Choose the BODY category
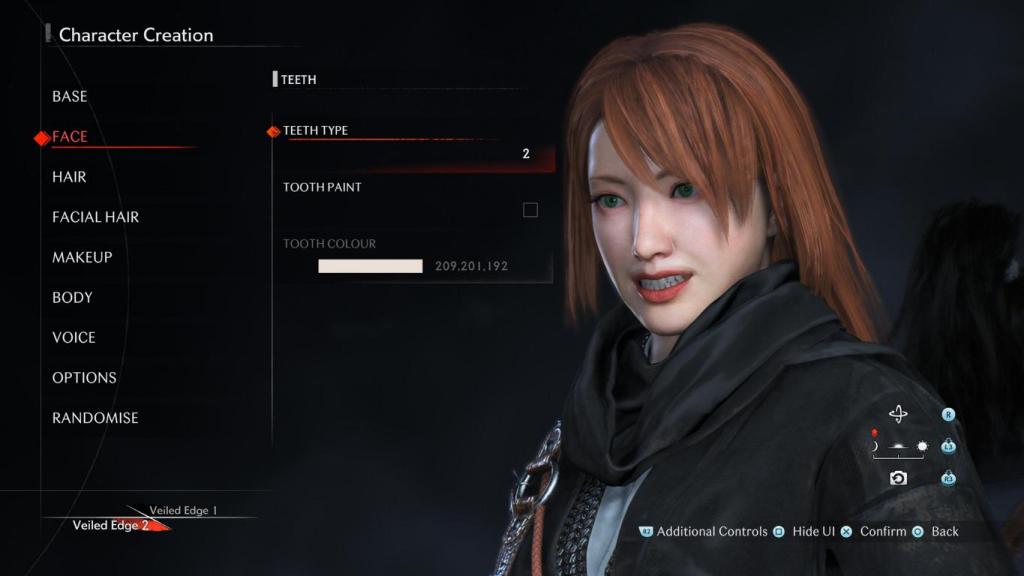The width and height of the screenshot is (1024, 576). click(72, 297)
